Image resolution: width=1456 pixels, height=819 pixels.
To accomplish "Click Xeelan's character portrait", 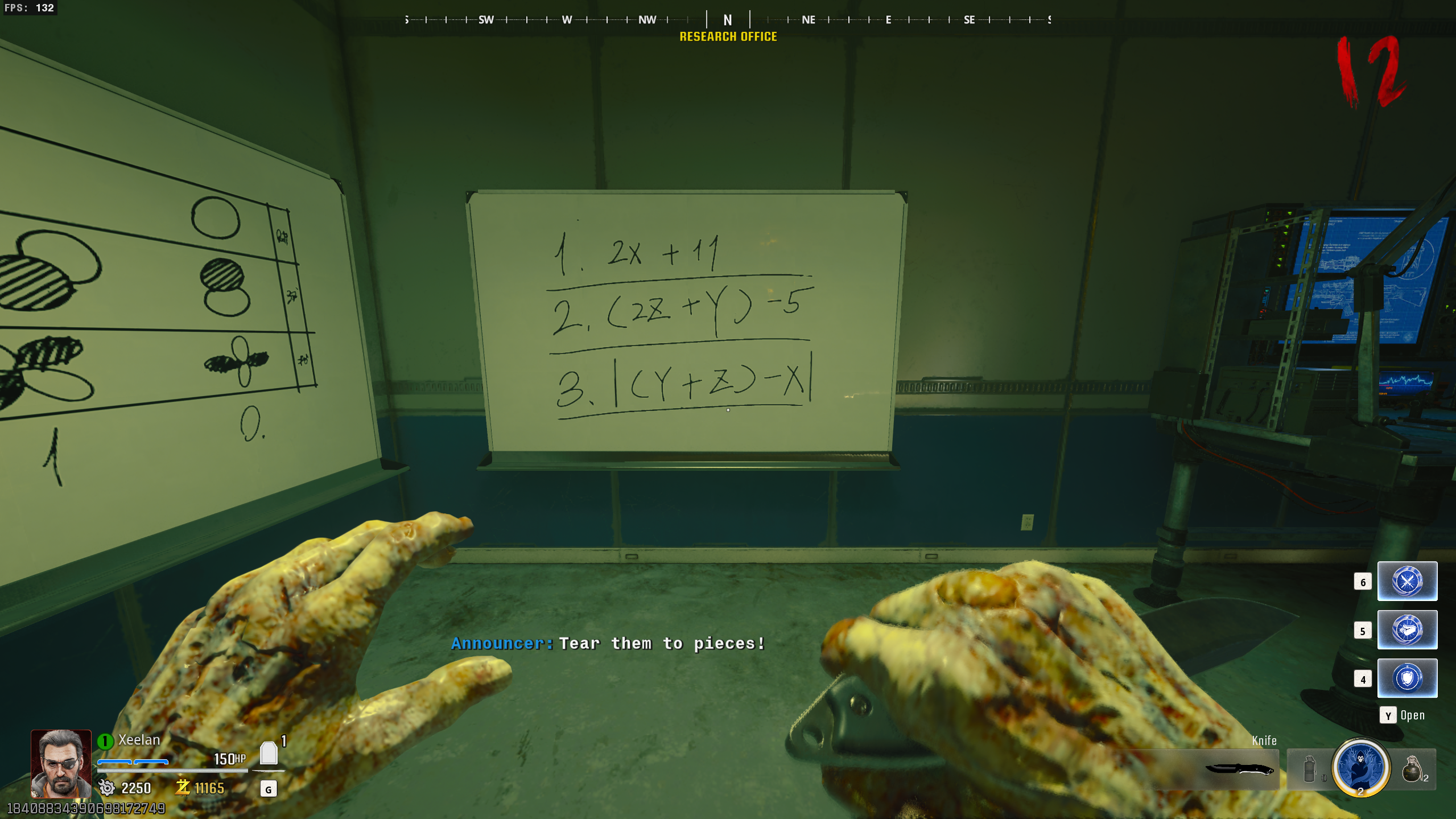I will click(x=61, y=763).
